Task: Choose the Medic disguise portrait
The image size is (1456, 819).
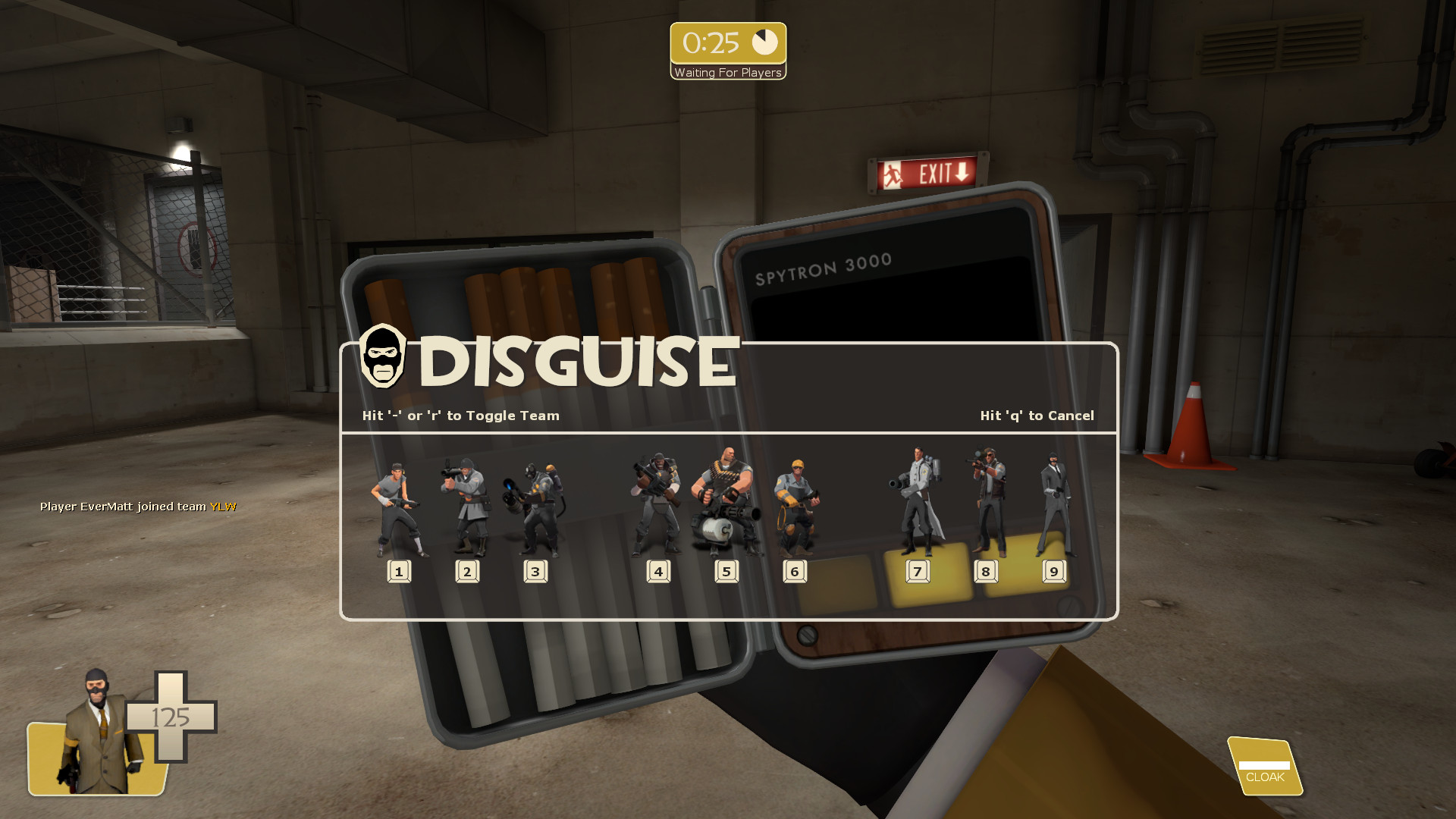Action: [917, 497]
